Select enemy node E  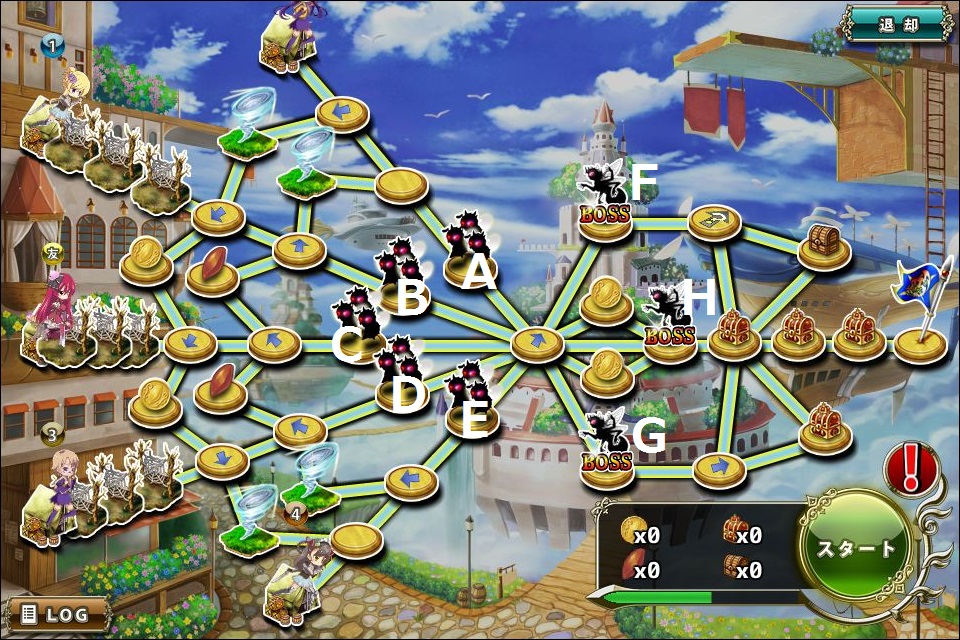click(469, 398)
